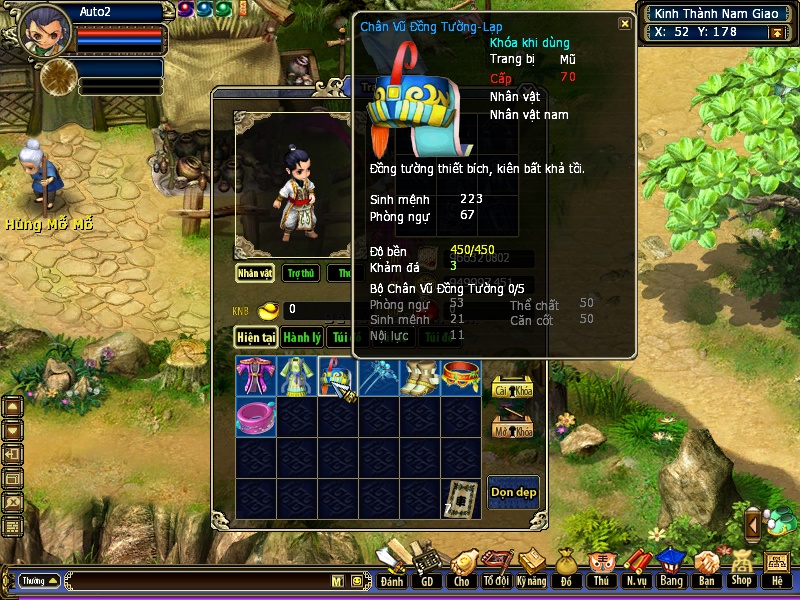800x600 pixels.
Task: Open the Bang guild menu
Action: click(670, 567)
